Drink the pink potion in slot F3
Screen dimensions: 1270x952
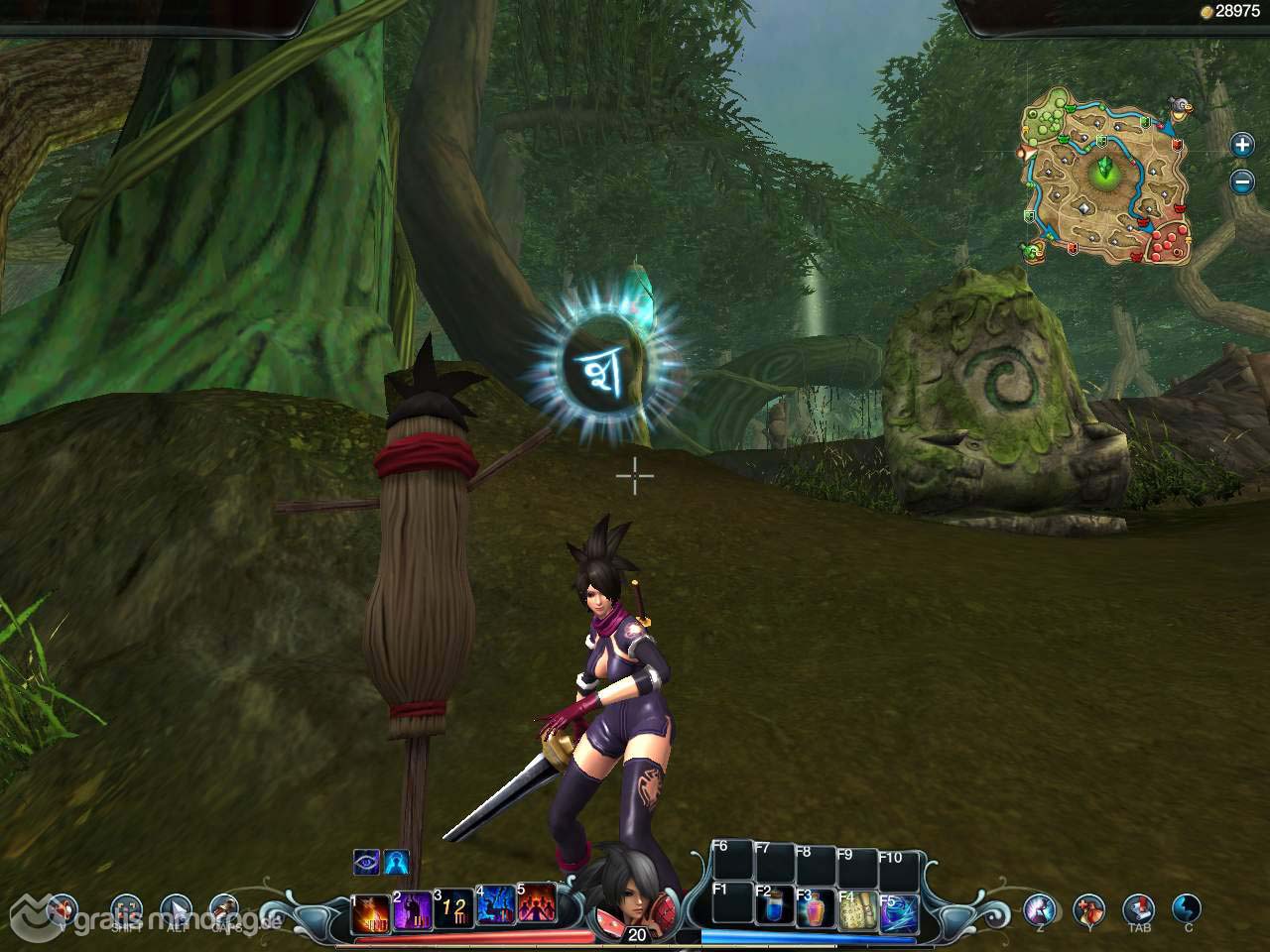point(816,909)
